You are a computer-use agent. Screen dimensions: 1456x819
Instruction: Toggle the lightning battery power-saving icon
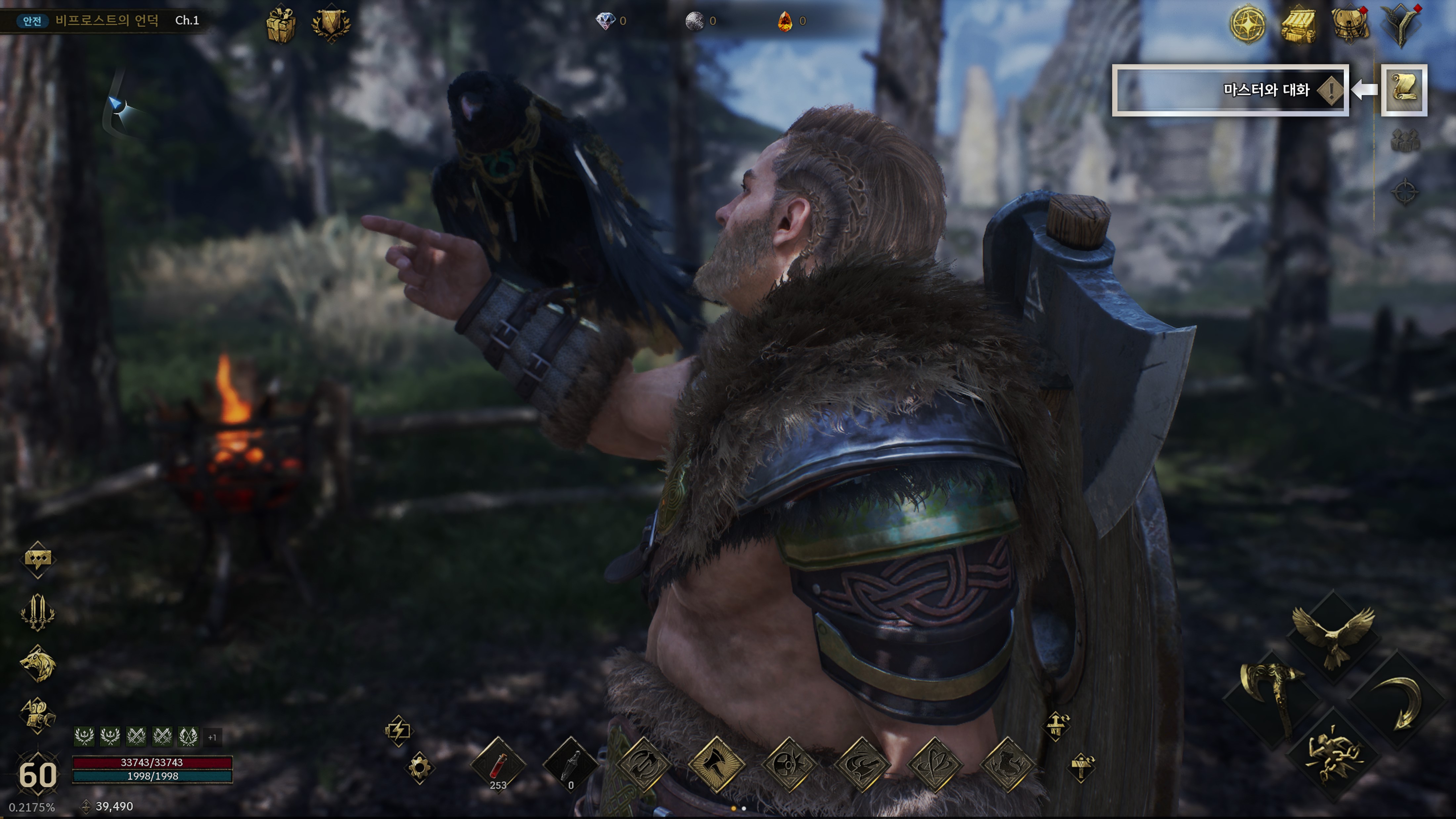pos(398,730)
